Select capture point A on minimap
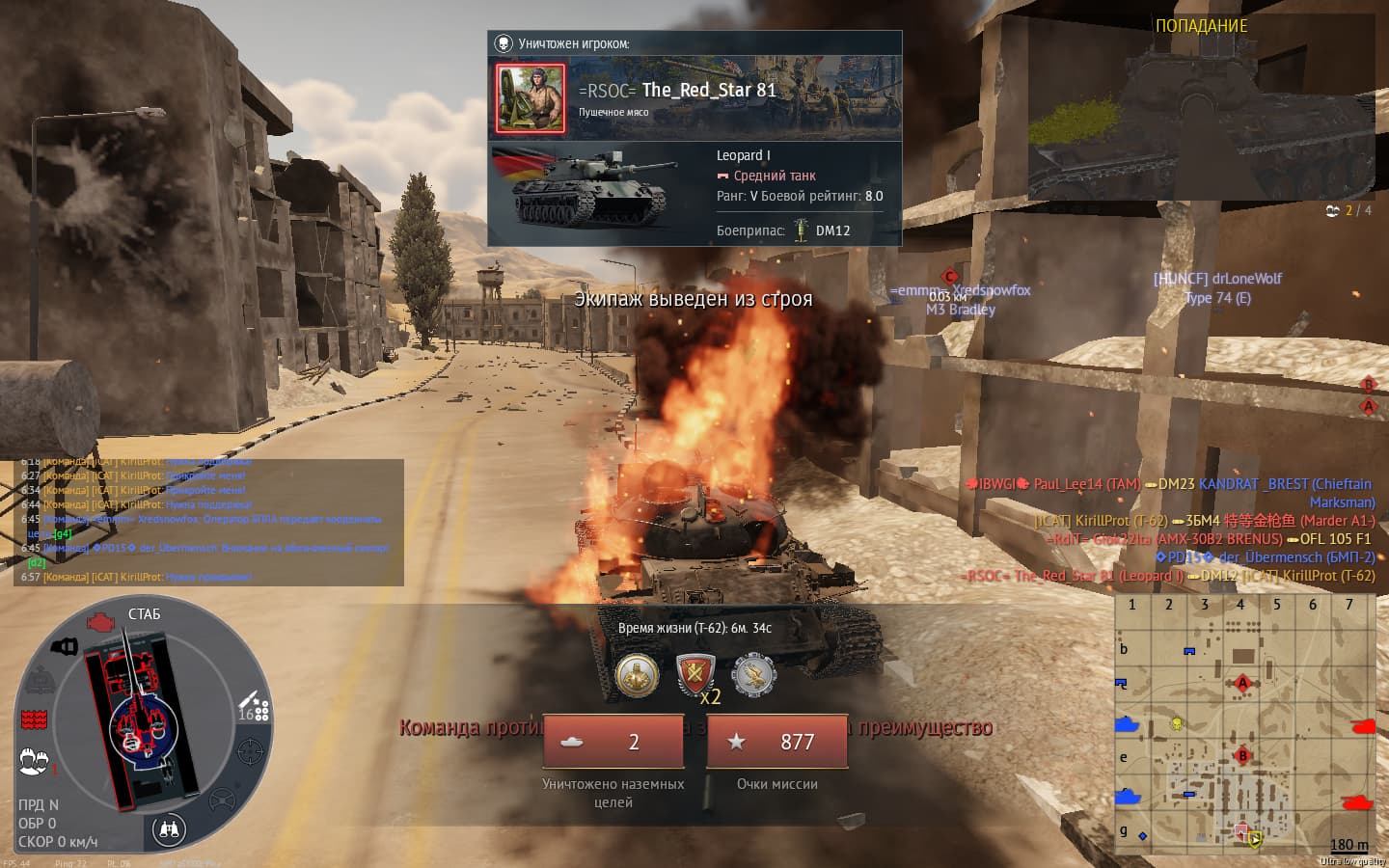Screen dimensions: 1389x868 point(1242,684)
